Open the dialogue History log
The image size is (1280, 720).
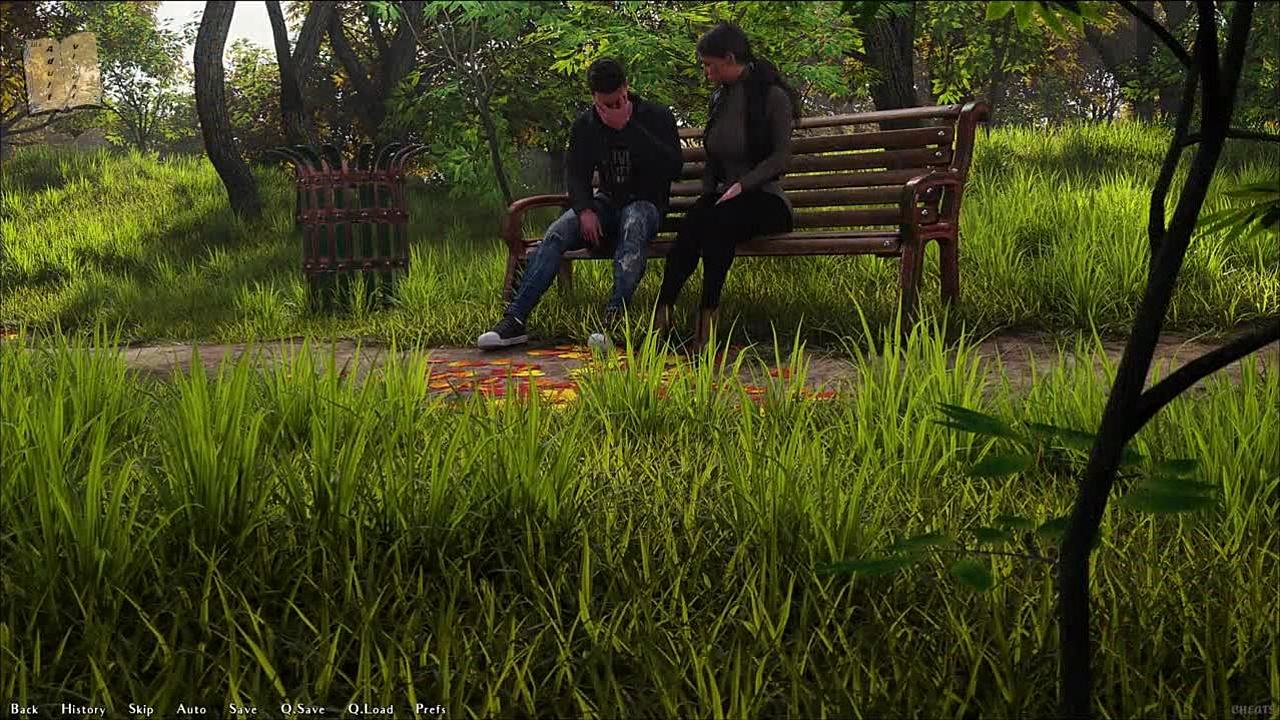pyautogui.click(x=83, y=709)
